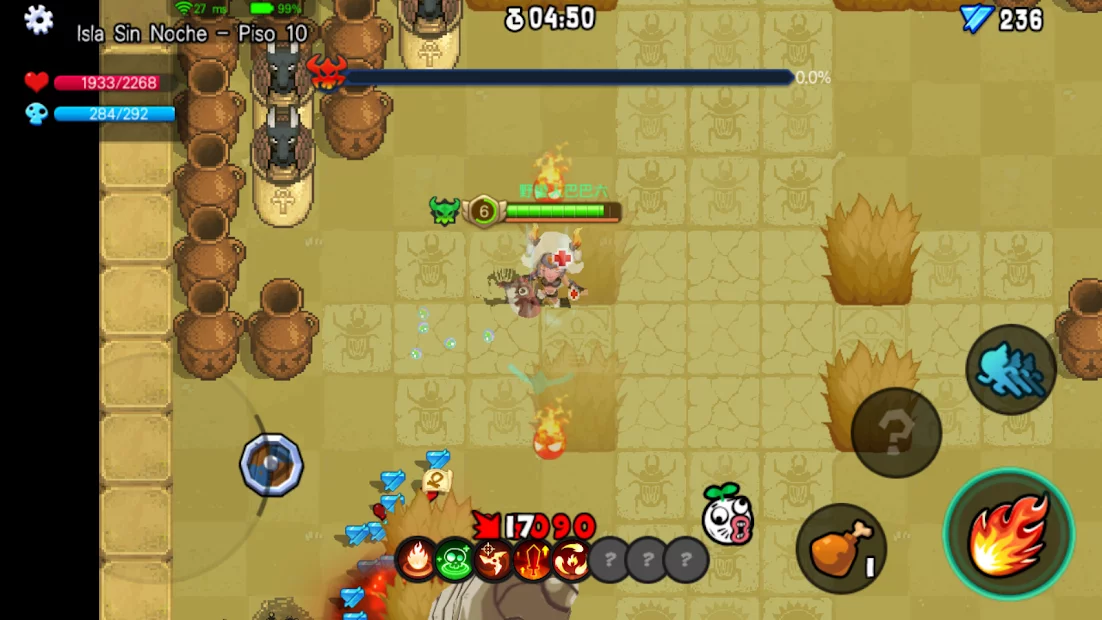Select the flame ring passive icon
The height and width of the screenshot is (620, 1102).
(416, 560)
